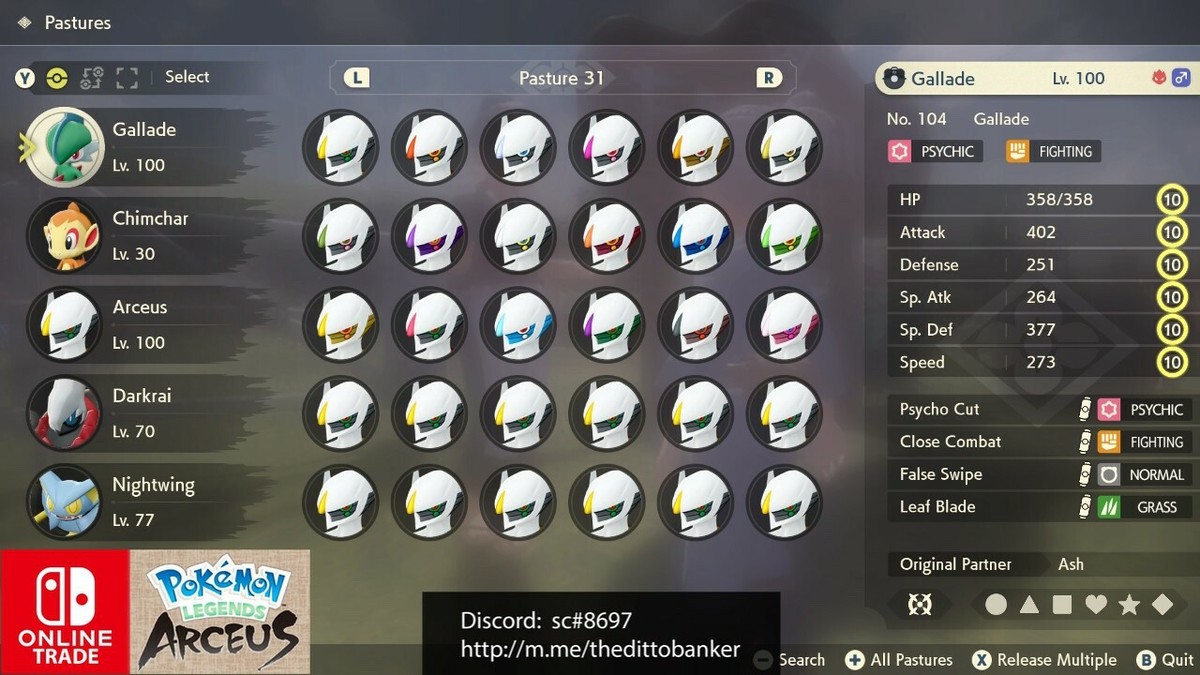Select Gallade in the party list

click(140, 146)
